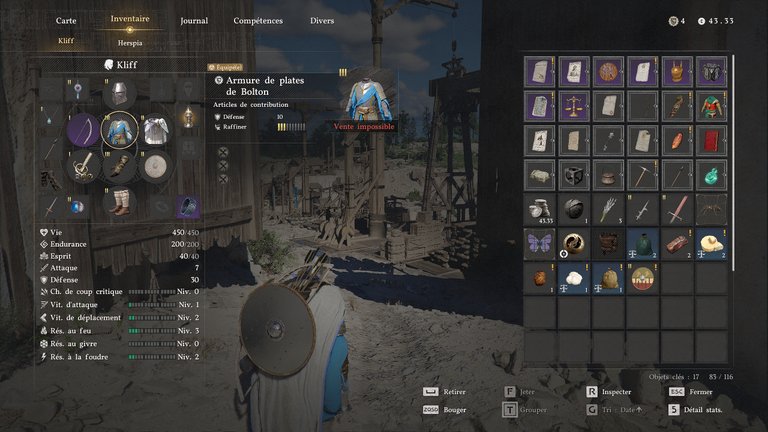Viewport: 768px width, 432px height.
Task: Choose the equipped bow slot
Action: (x=84, y=131)
